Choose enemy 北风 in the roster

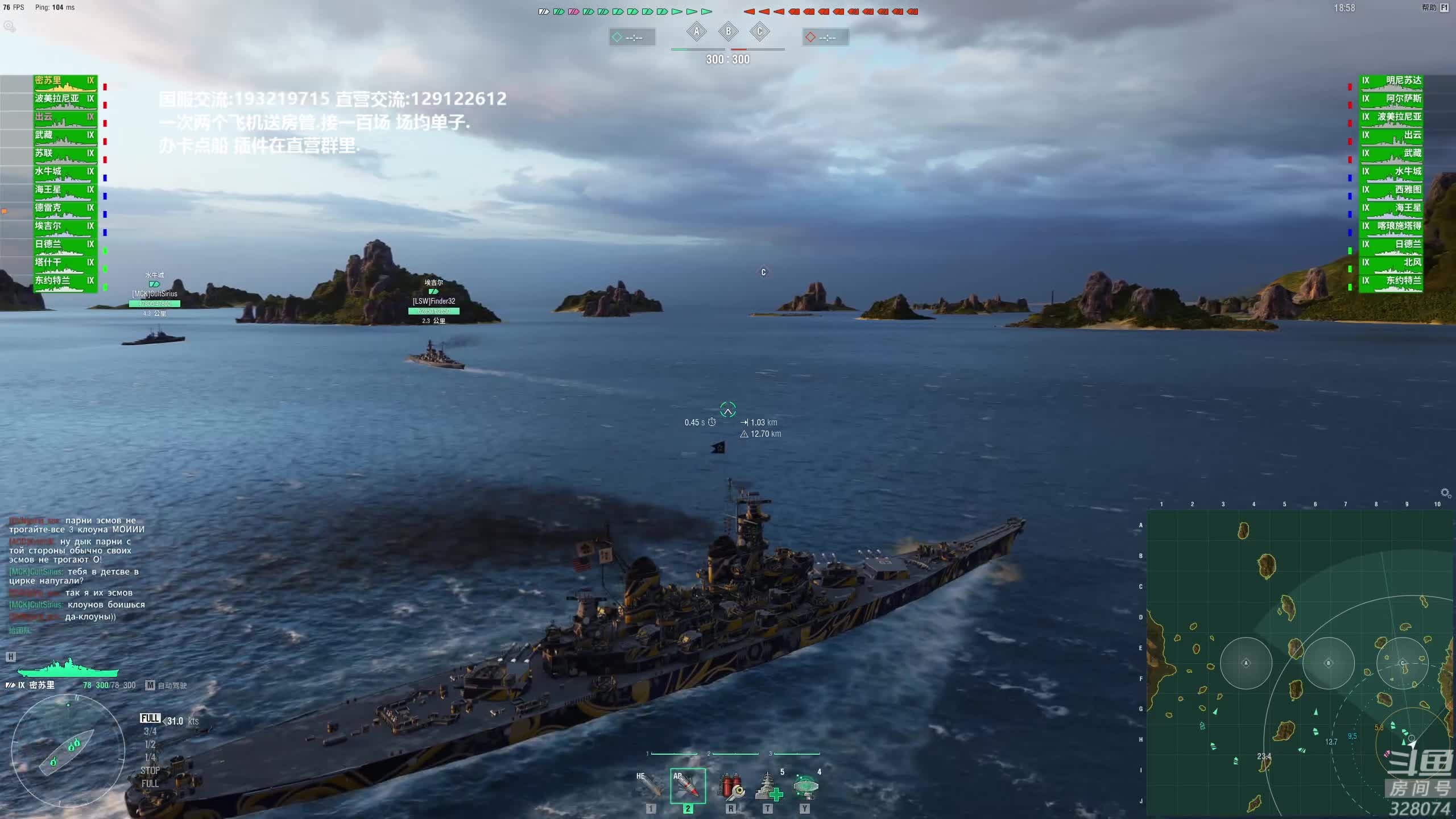(x=1391, y=263)
